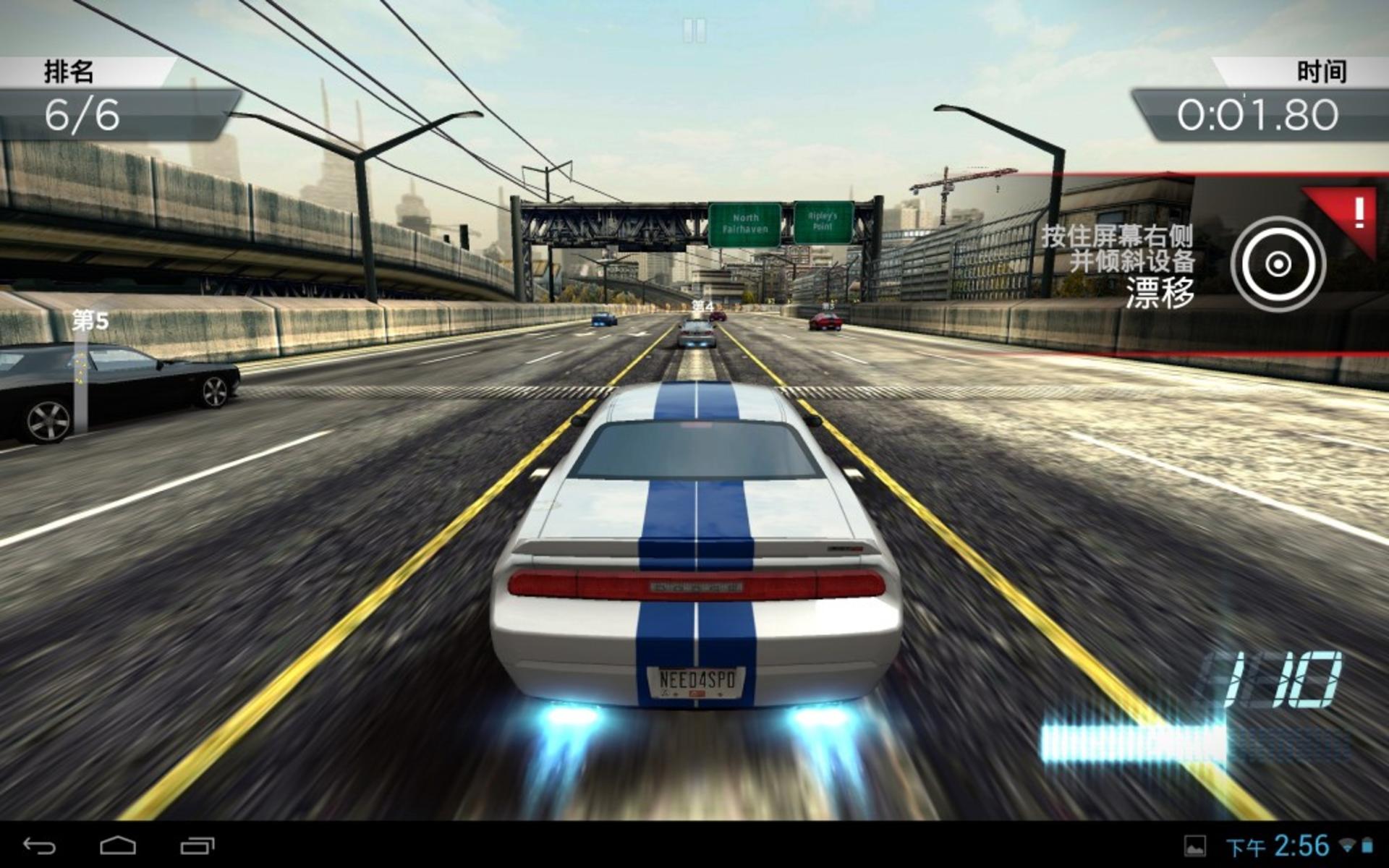1389x868 pixels.
Task: Show Android recent apps list
Action: pyautogui.click(x=197, y=845)
